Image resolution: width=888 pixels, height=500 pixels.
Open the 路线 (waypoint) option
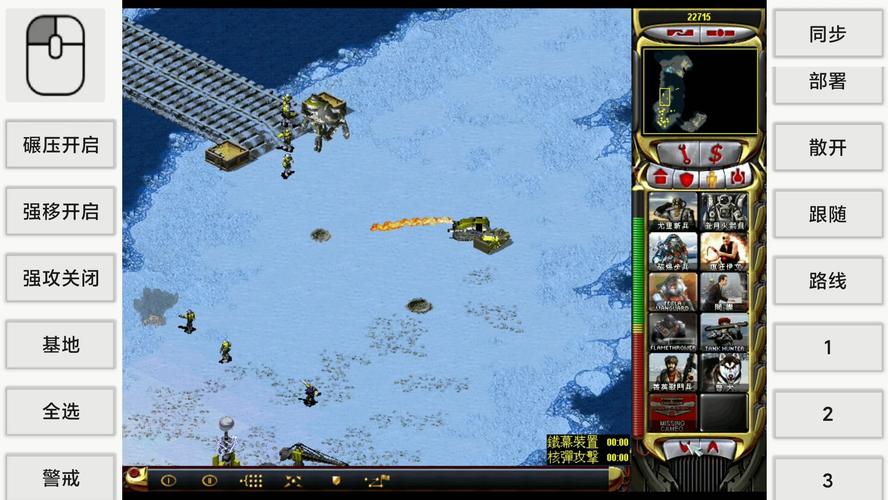(x=827, y=281)
